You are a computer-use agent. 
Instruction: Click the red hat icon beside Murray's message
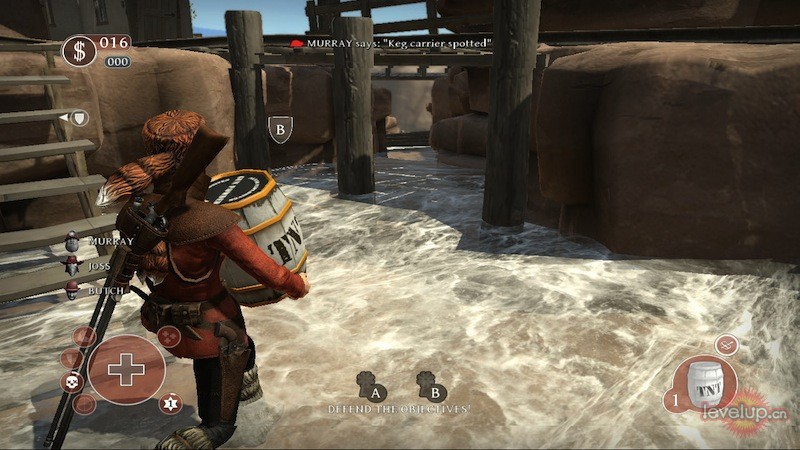click(297, 44)
